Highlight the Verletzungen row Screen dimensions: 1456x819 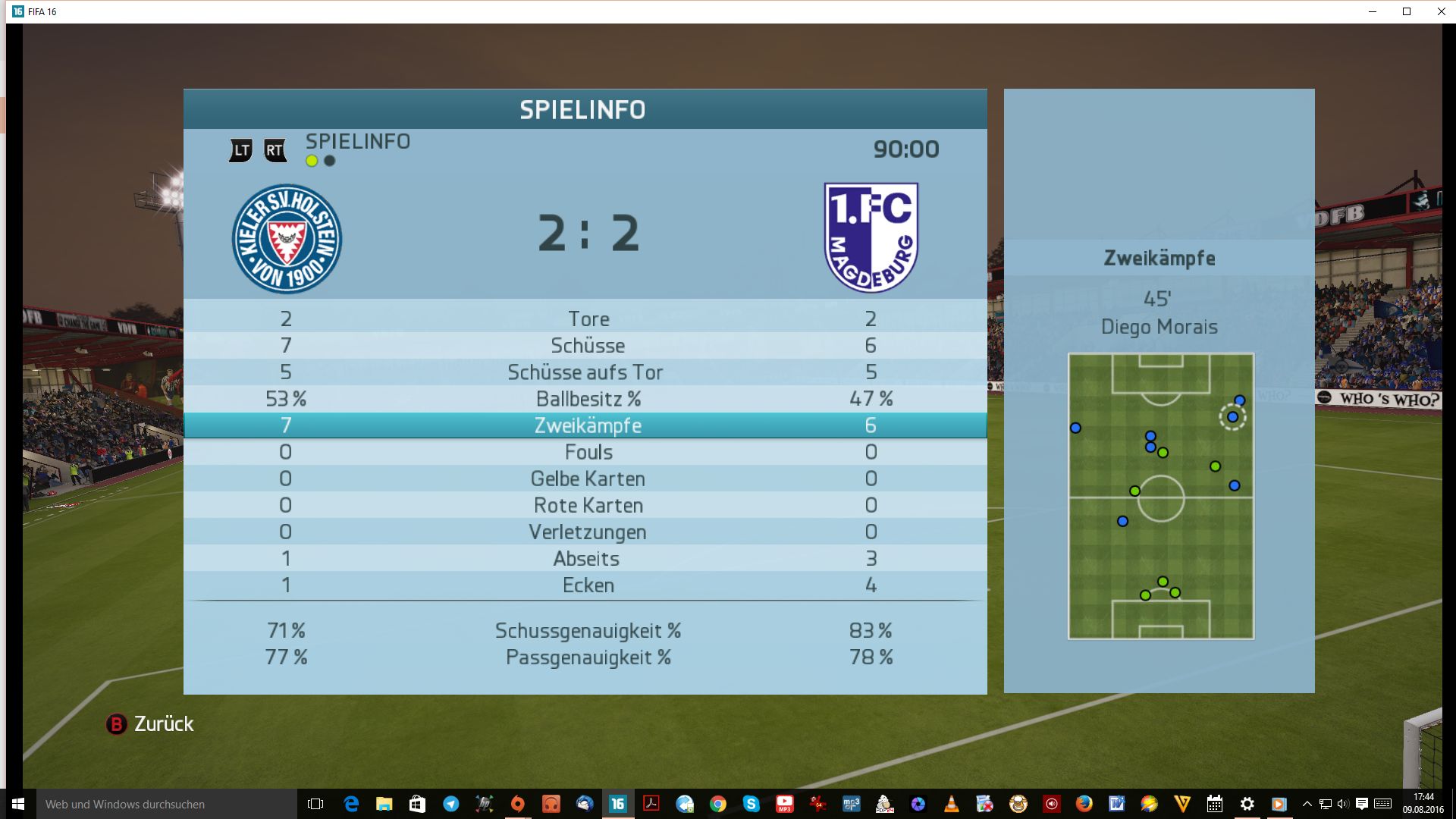[588, 532]
